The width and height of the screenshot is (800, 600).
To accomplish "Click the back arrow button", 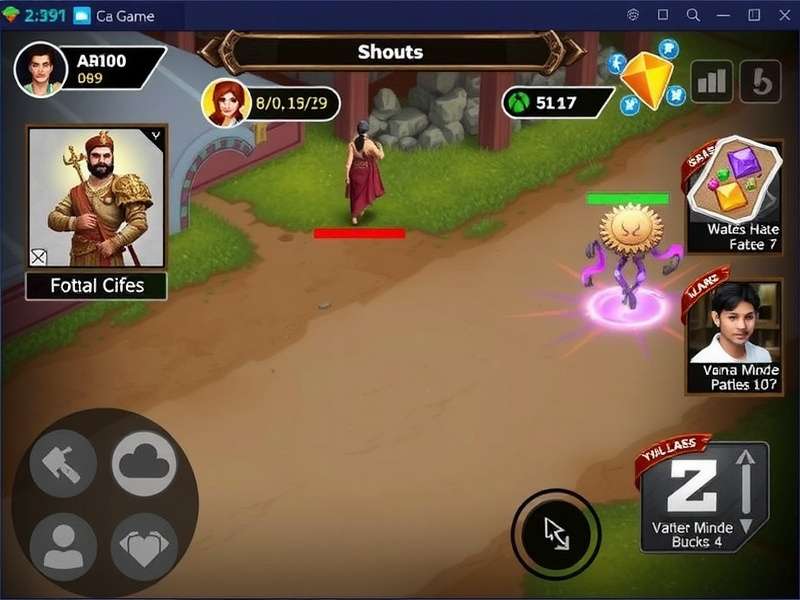I will [x=760, y=82].
